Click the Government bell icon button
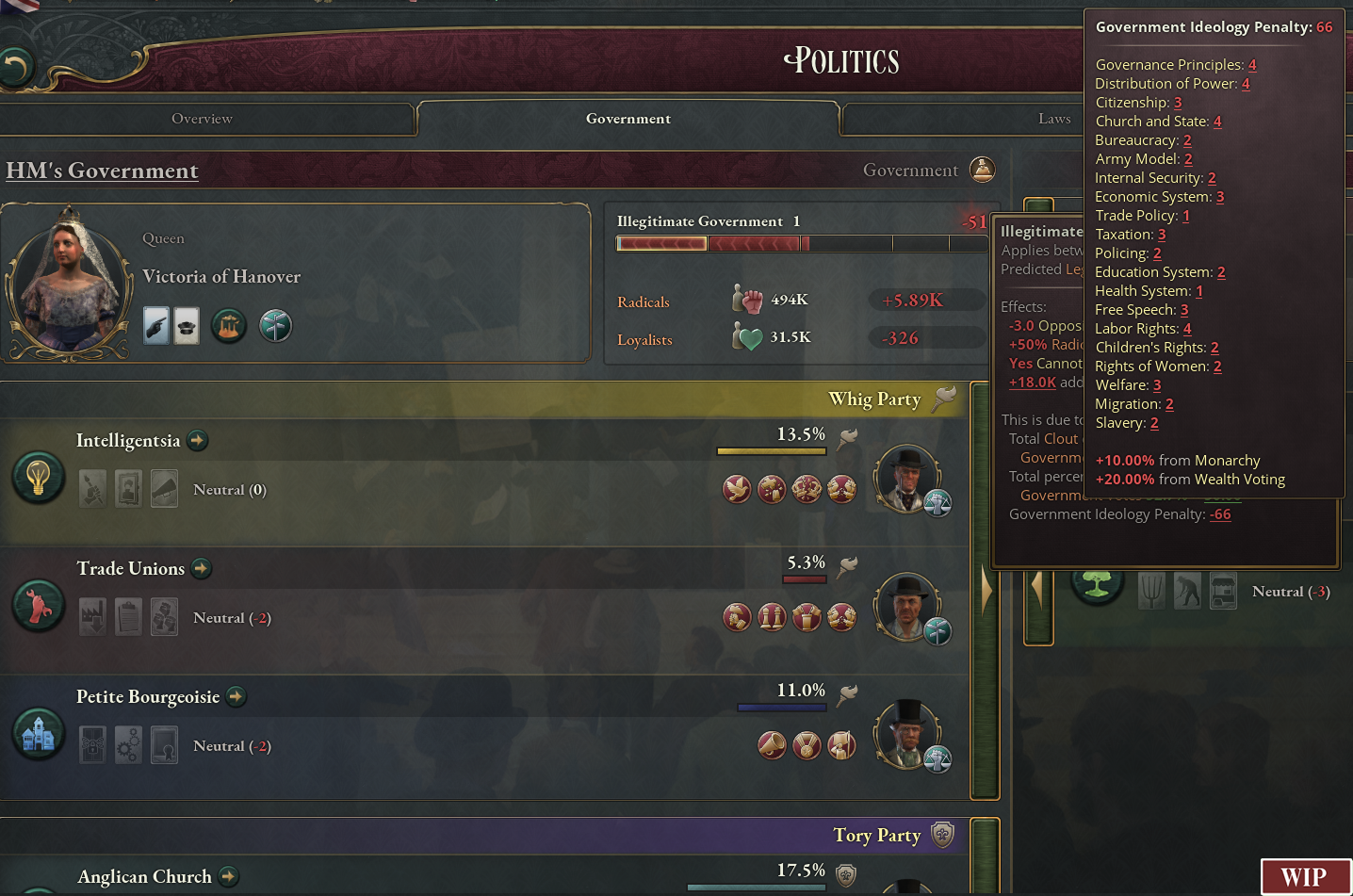 (x=983, y=171)
